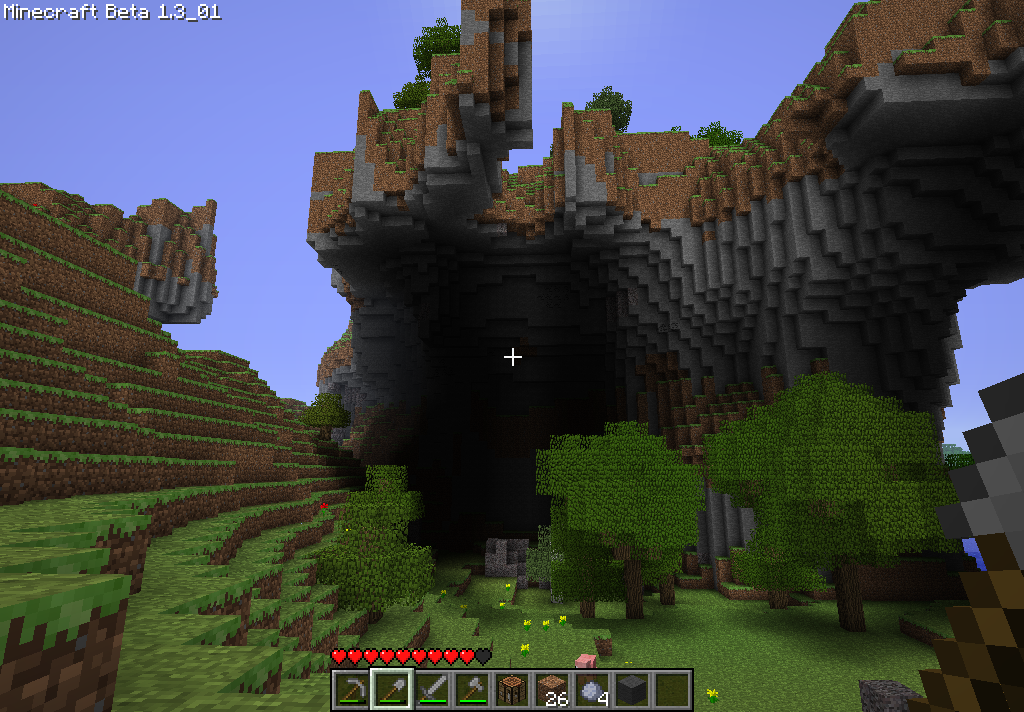Equip the stone sword from the hotbar
Image resolution: width=1024 pixels, height=712 pixels.
[x=431, y=689]
